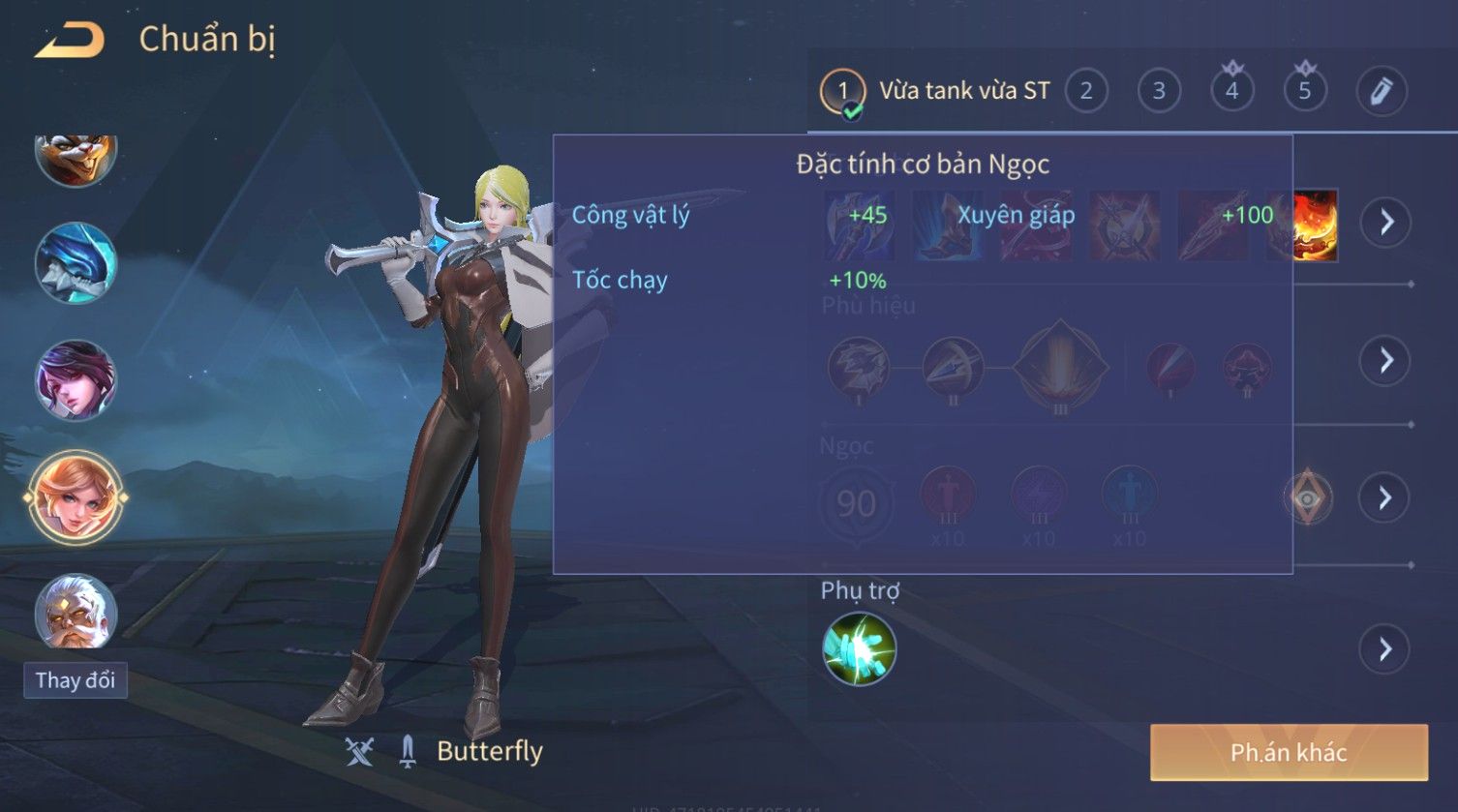This screenshot has width=1458, height=812.
Task: Choose the purple-haired hero portrait
Action: (76, 380)
